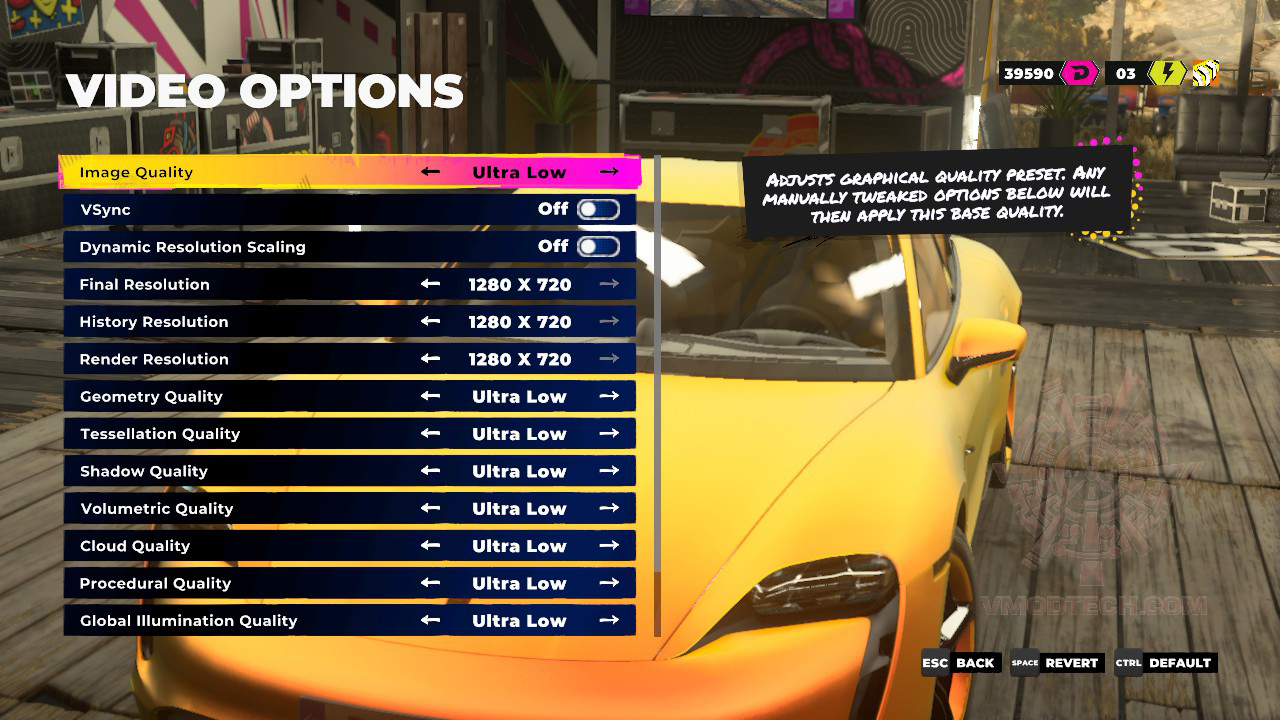The image size is (1280, 720).
Task: Raise Image Quality with its right arrow
Action: click(609, 172)
